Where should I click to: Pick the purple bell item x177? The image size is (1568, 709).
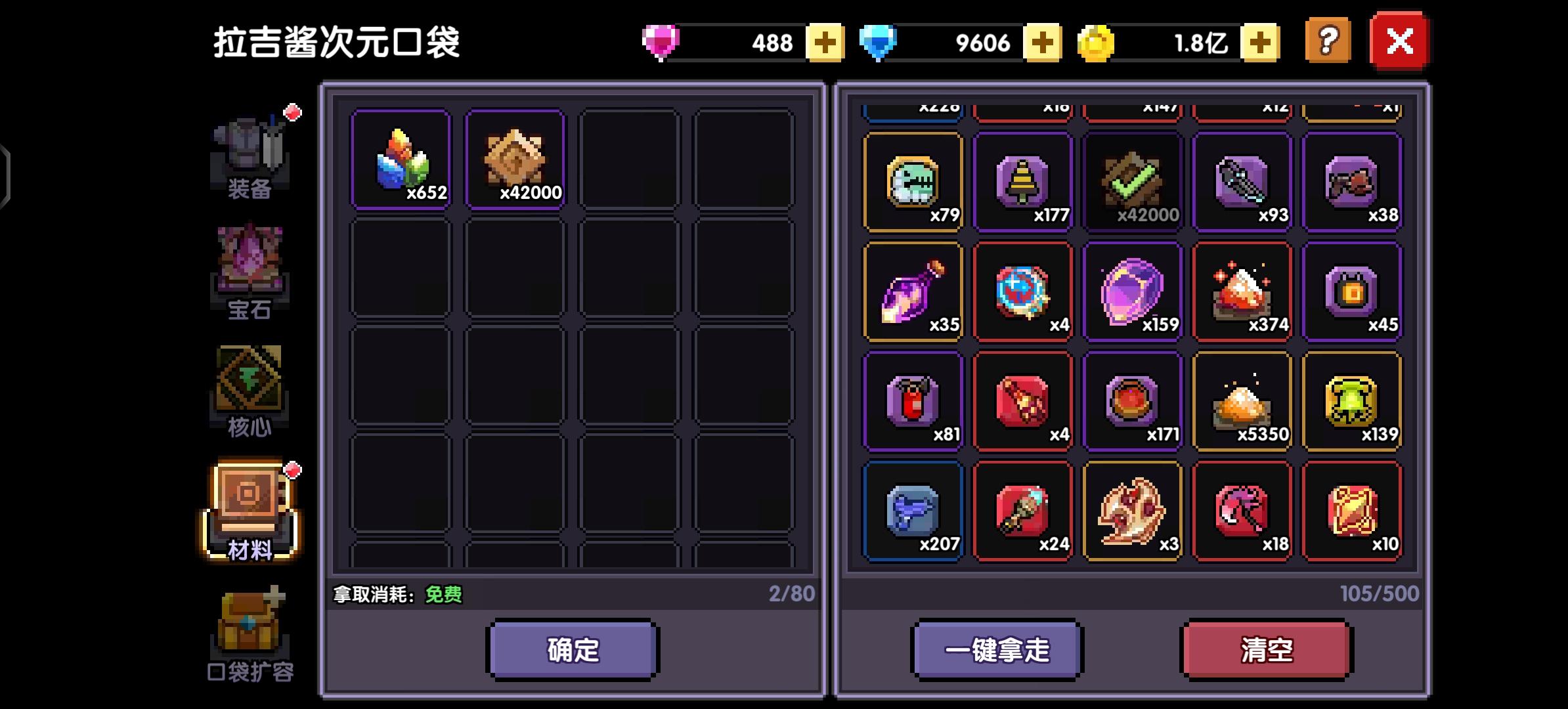(x=1023, y=182)
